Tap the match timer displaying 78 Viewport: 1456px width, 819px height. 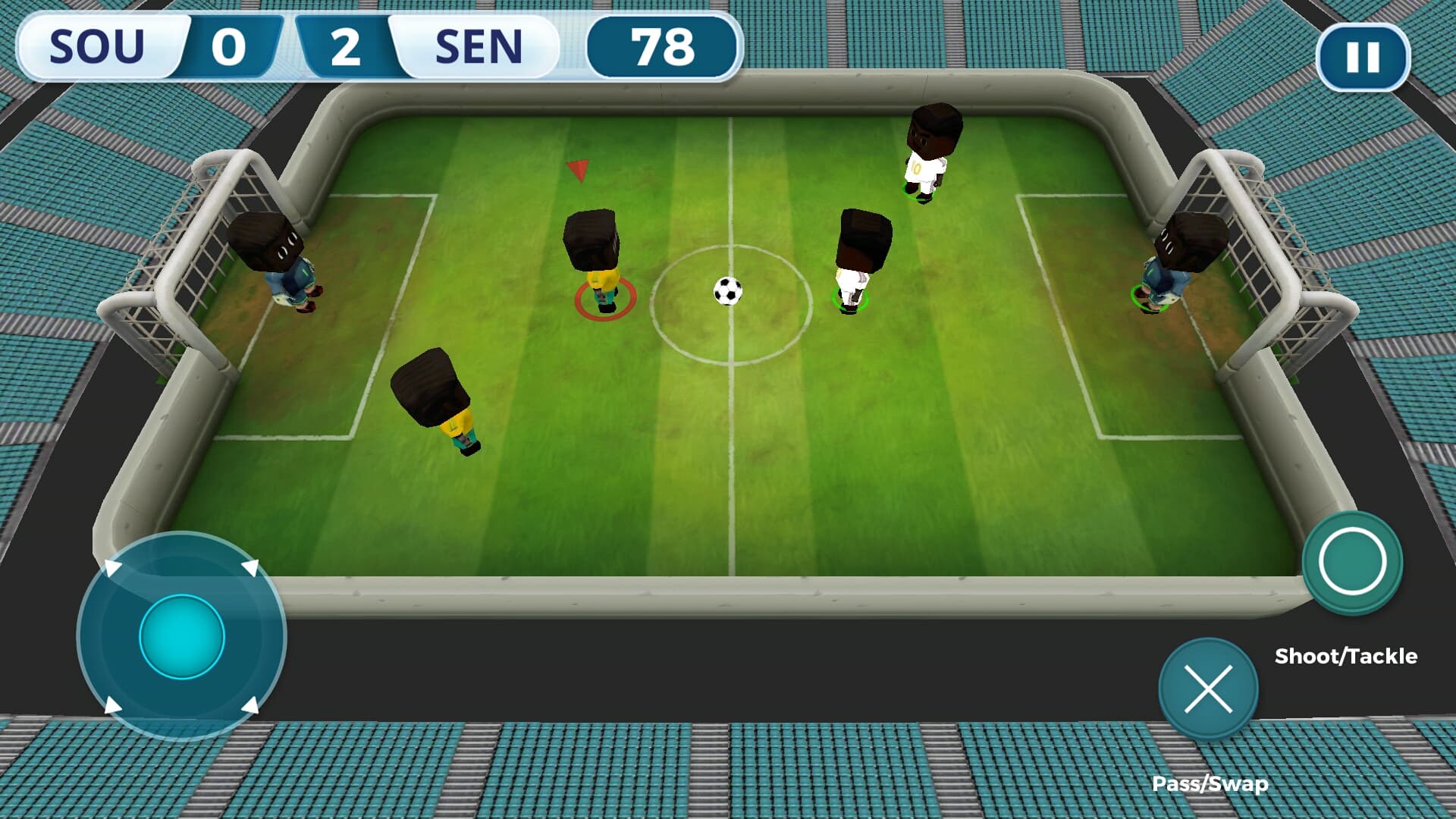pyautogui.click(x=663, y=47)
